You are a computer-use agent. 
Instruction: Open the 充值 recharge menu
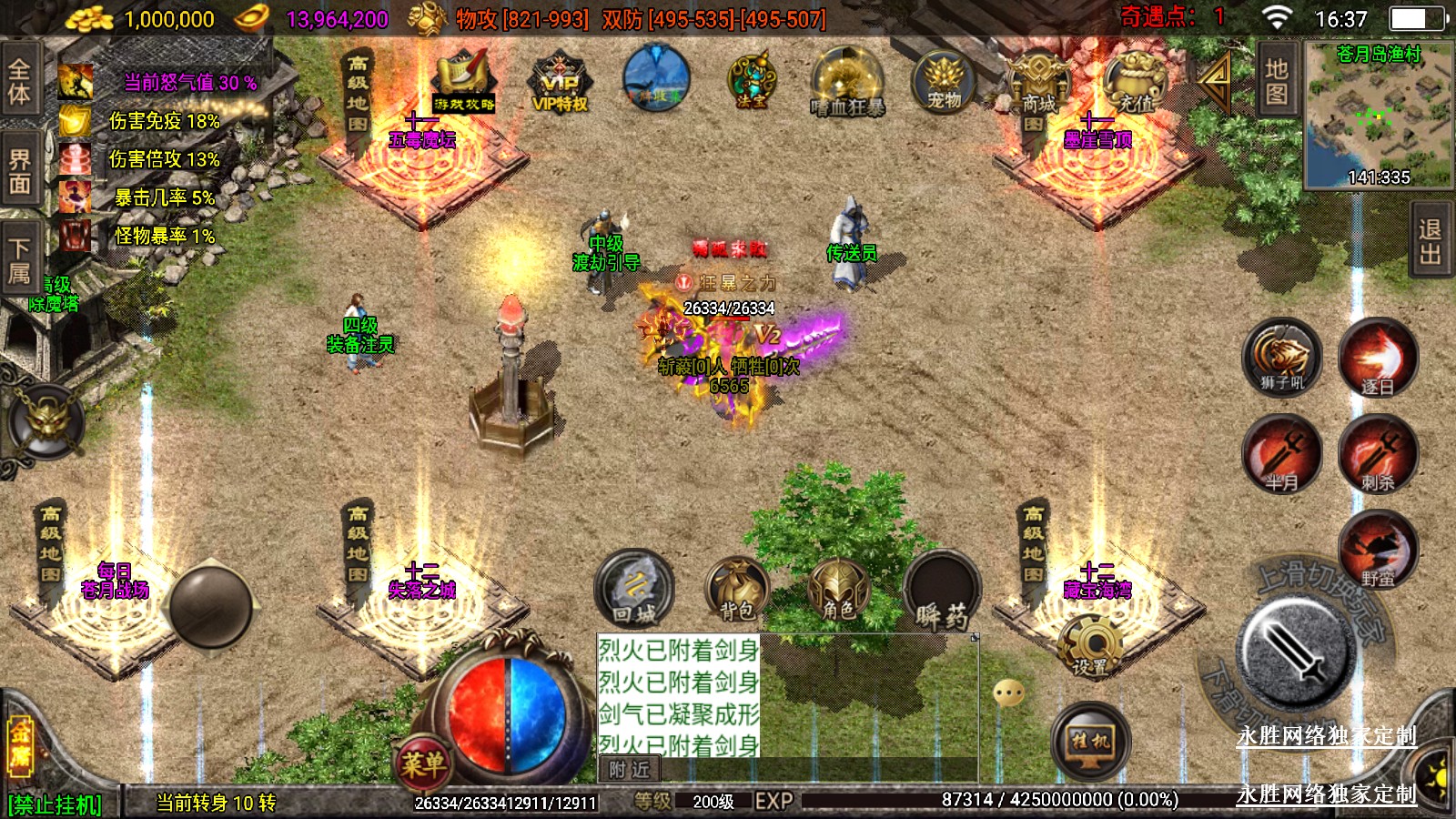1134,82
